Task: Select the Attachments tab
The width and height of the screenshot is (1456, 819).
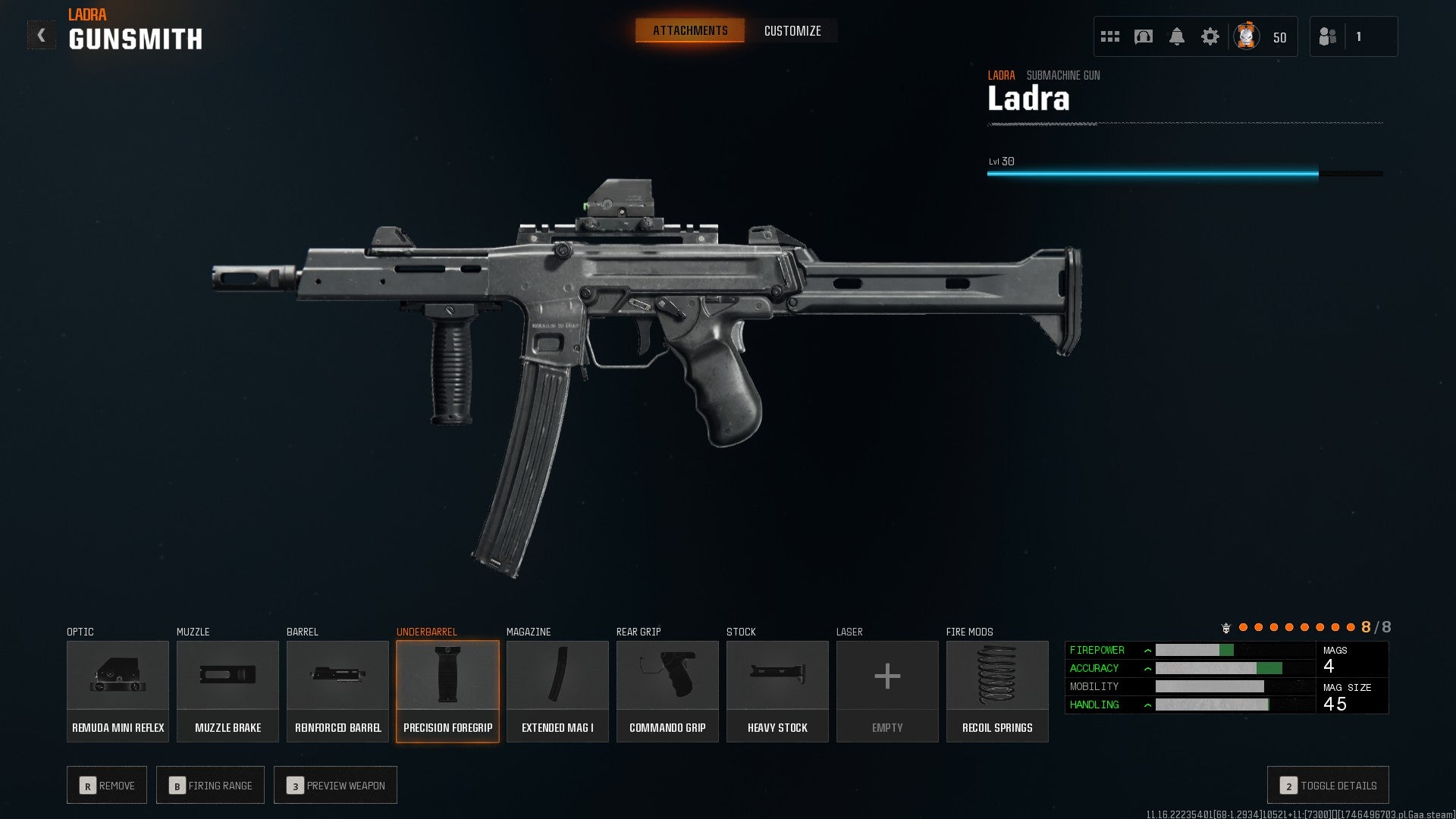Action: 689,30
